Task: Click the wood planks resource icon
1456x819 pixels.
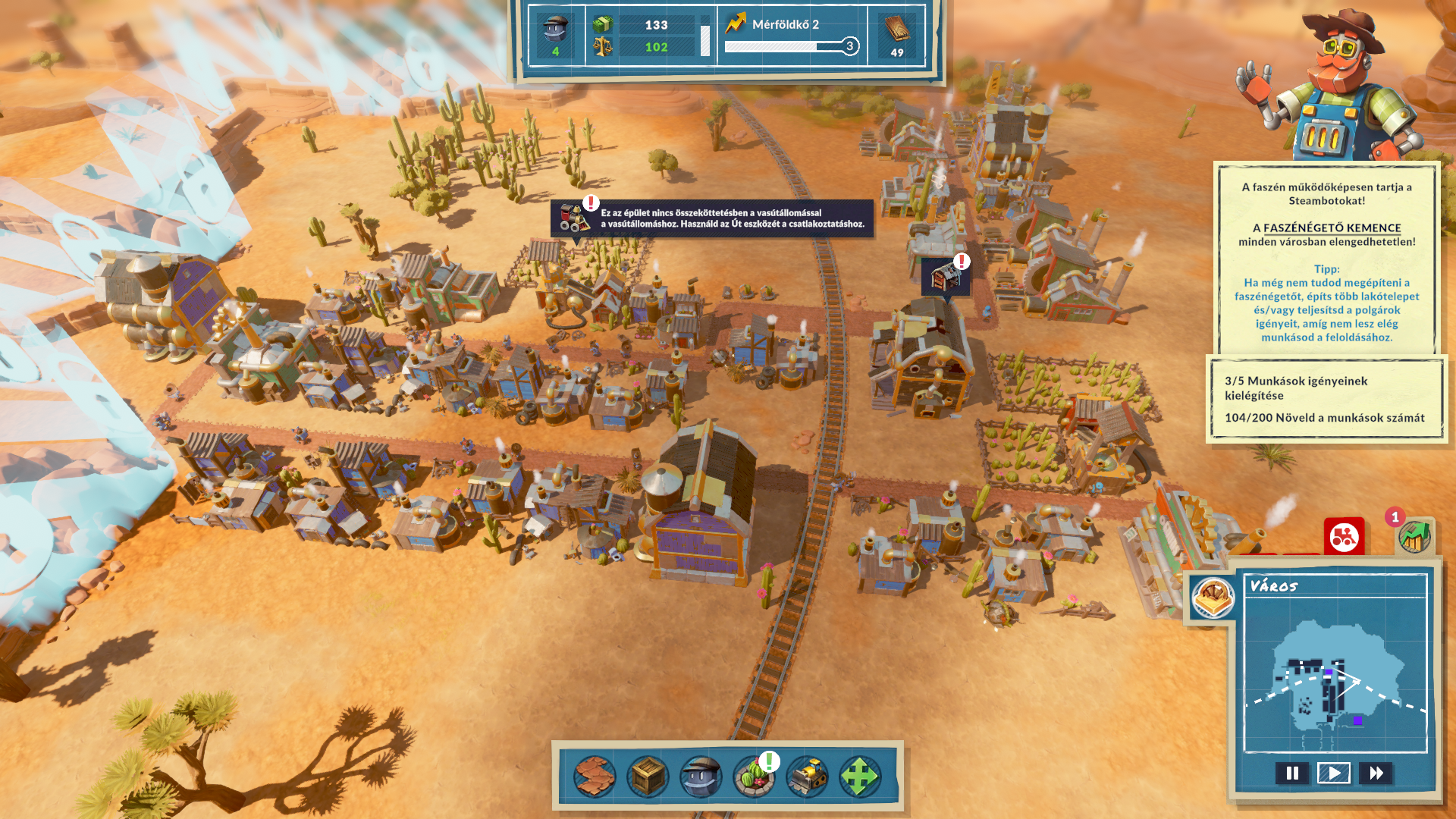Action: [x=896, y=36]
